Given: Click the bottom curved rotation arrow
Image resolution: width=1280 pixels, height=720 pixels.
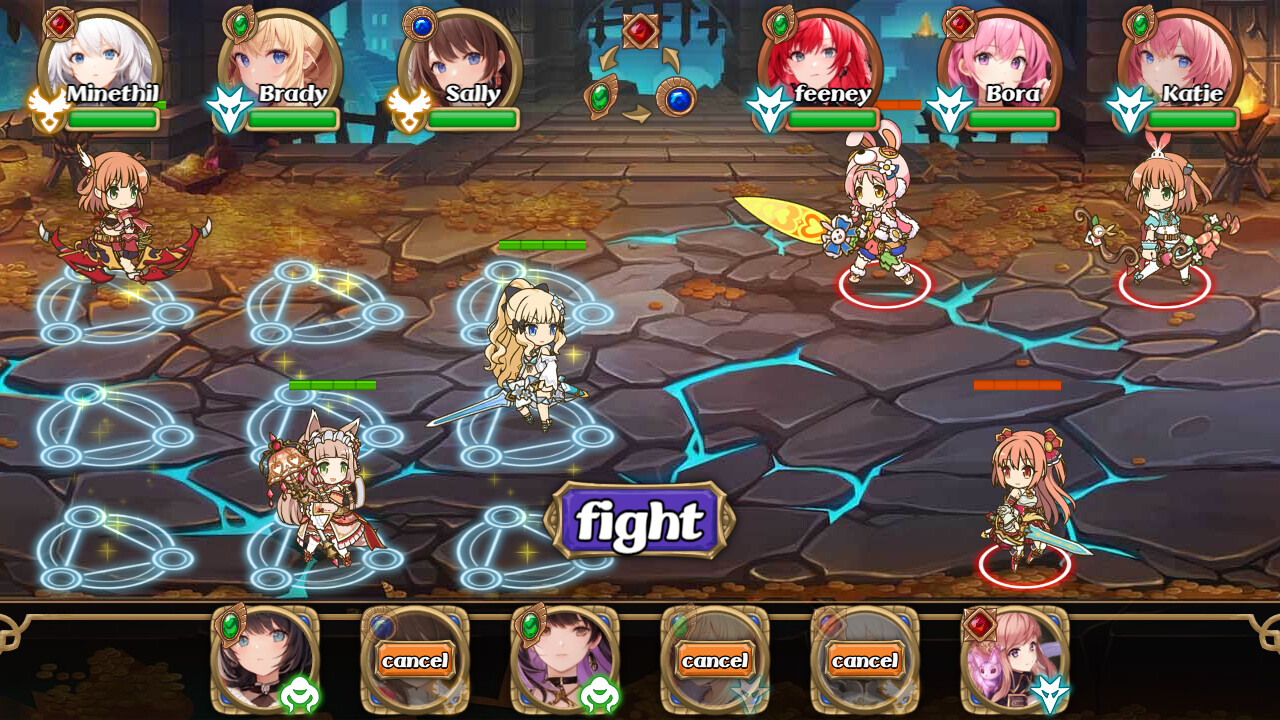Looking at the screenshot, I should [638, 113].
